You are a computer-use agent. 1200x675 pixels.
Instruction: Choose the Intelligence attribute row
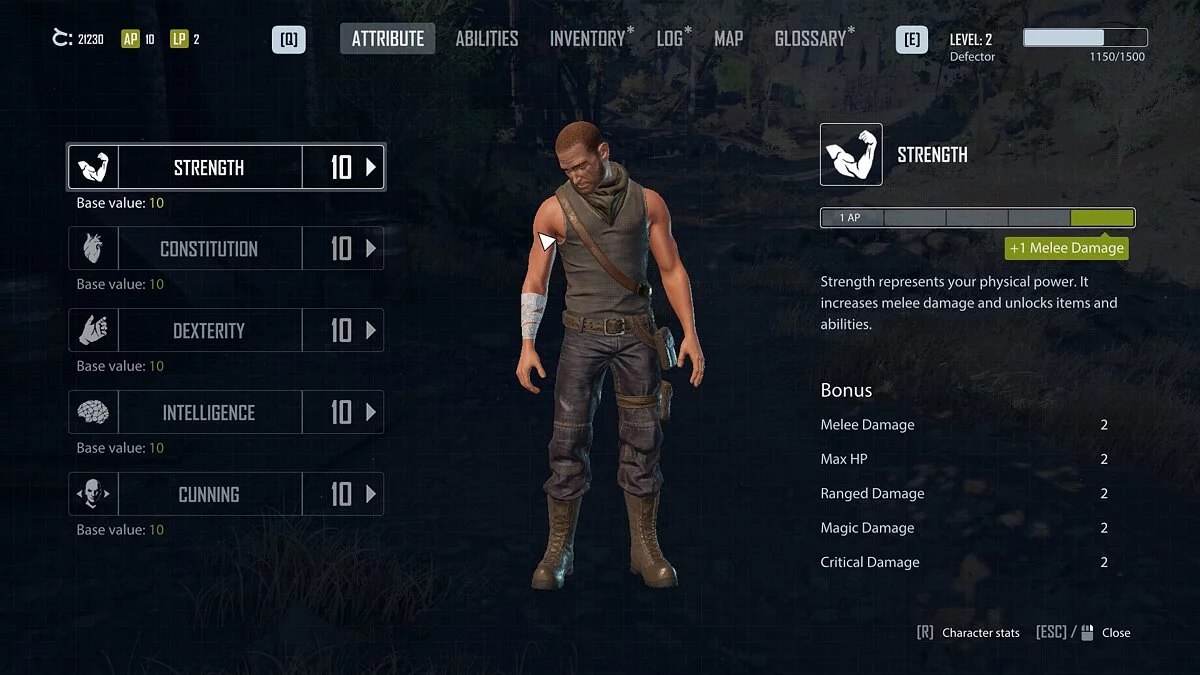(209, 413)
